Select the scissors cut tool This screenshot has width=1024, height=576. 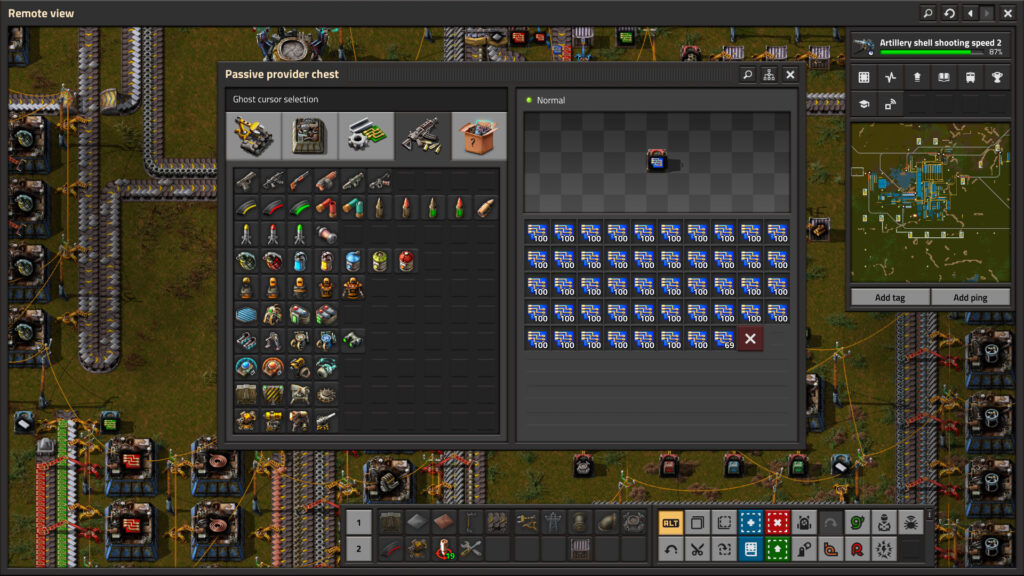pos(697,549)
